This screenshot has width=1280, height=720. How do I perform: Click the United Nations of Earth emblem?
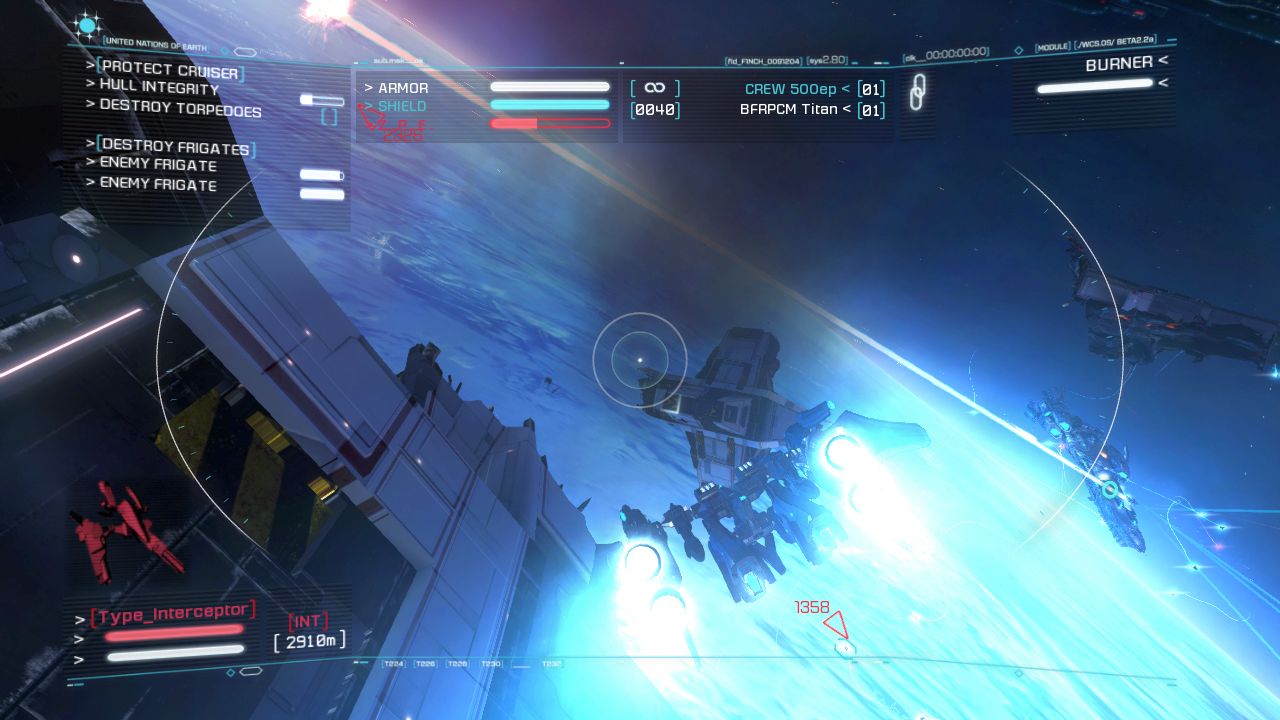tap(87, 26)
